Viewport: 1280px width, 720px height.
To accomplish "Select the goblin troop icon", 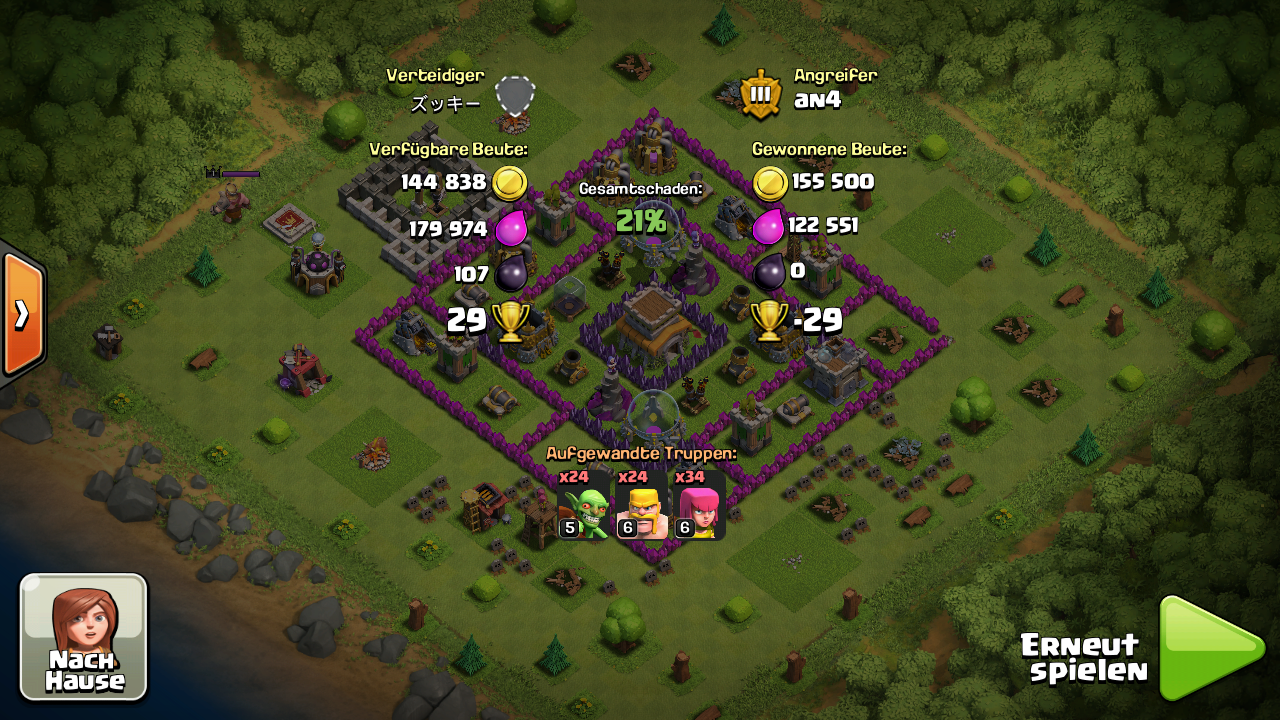I will 585,505.
